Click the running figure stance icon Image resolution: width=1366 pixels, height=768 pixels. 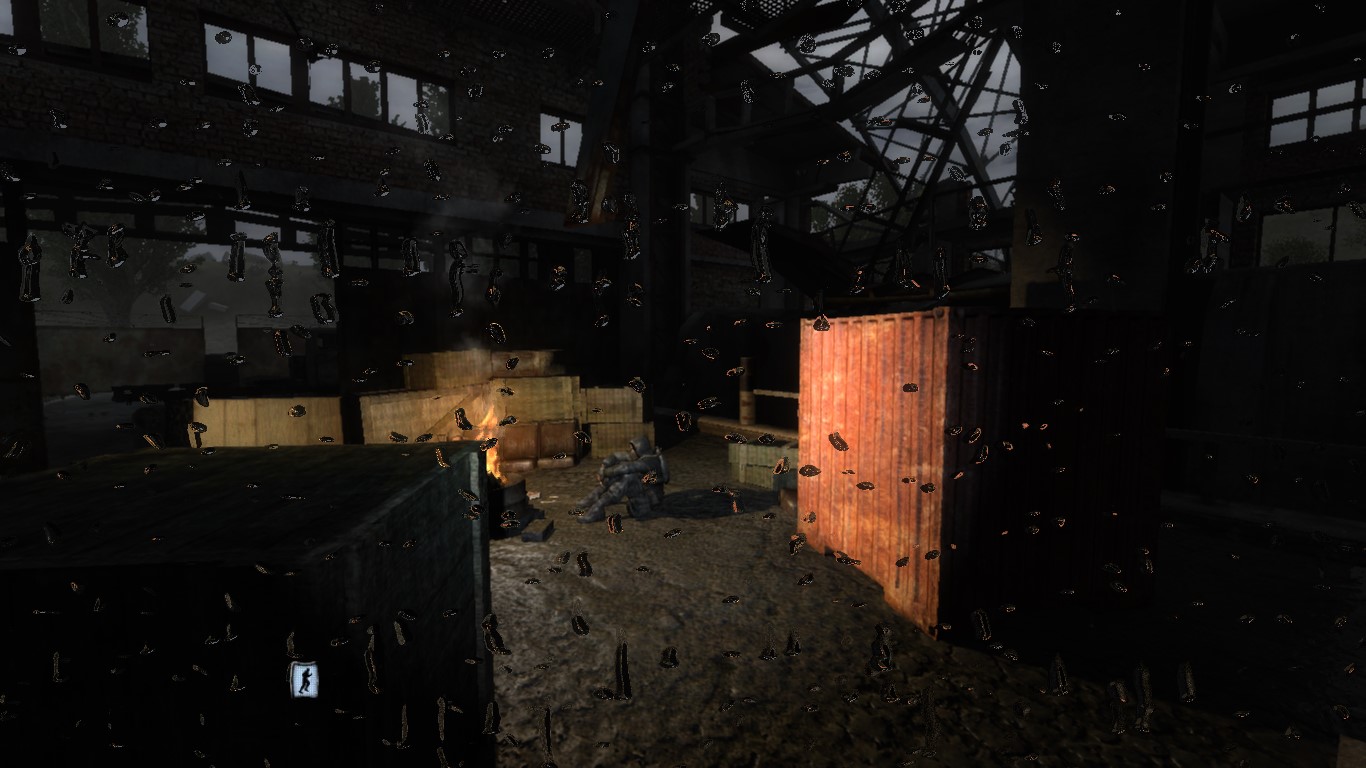[304, 680]
